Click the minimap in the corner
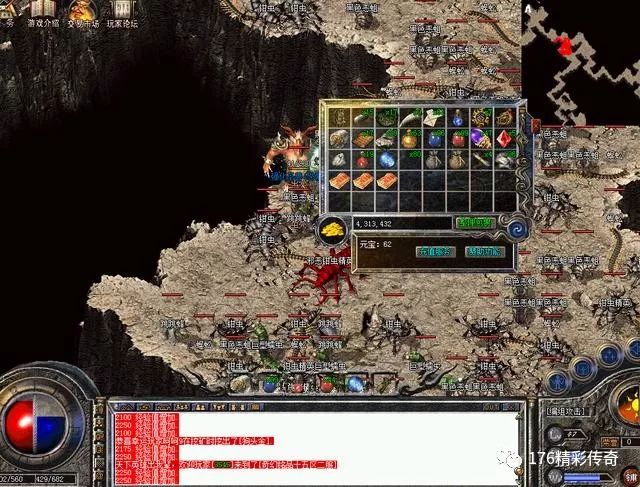The image size is (640, 487). point(582,44)
